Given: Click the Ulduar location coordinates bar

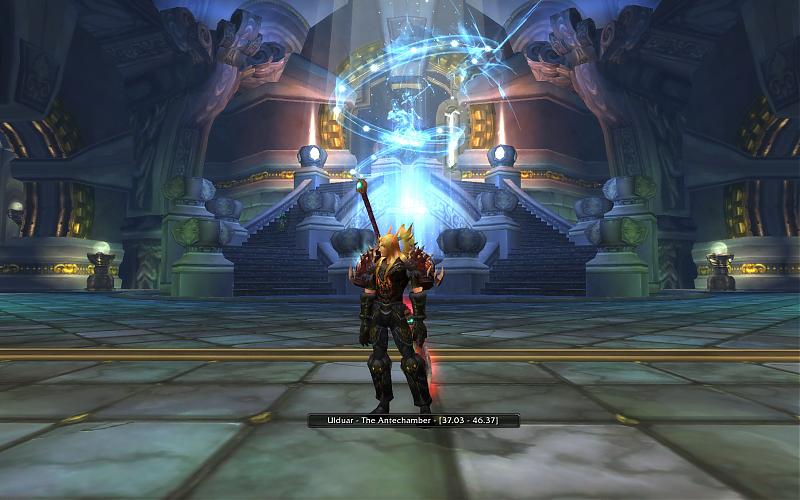Looking at the screenshot, I should pos(414,421).
